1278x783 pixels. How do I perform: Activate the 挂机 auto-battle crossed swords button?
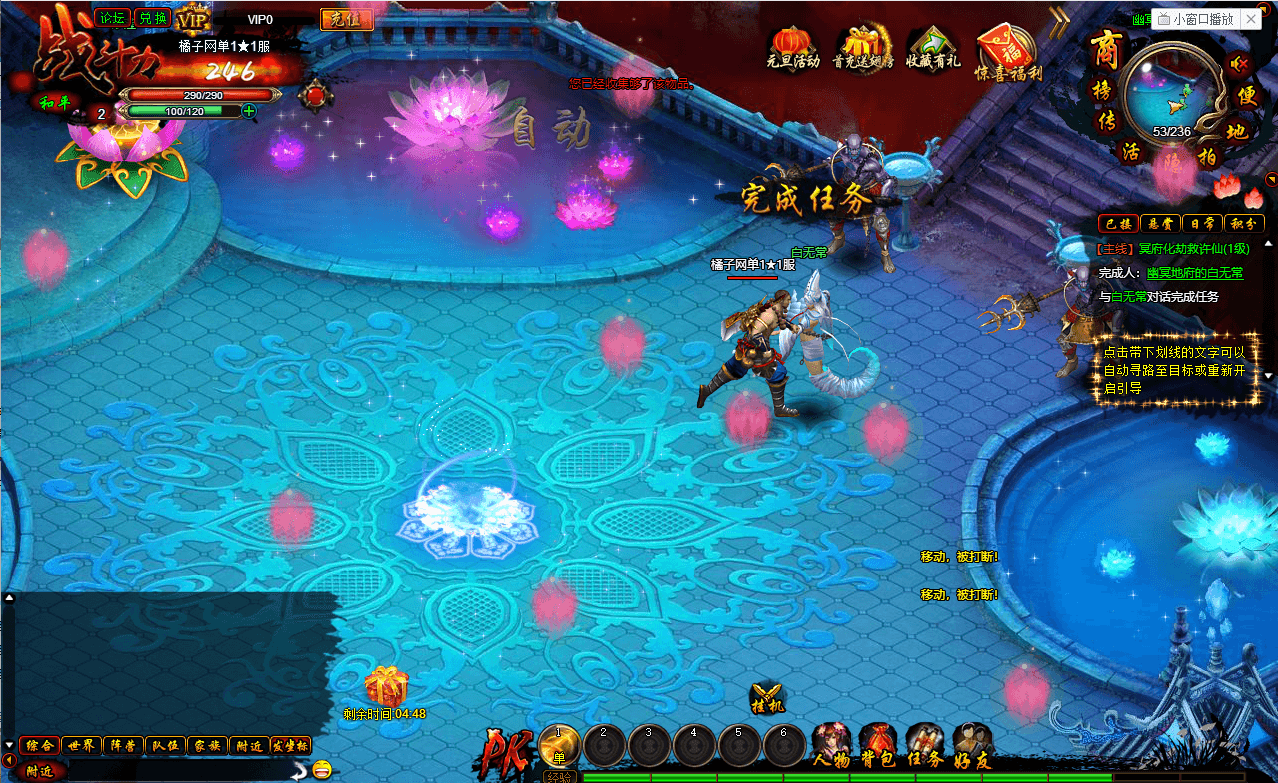[x=767, y=697]
